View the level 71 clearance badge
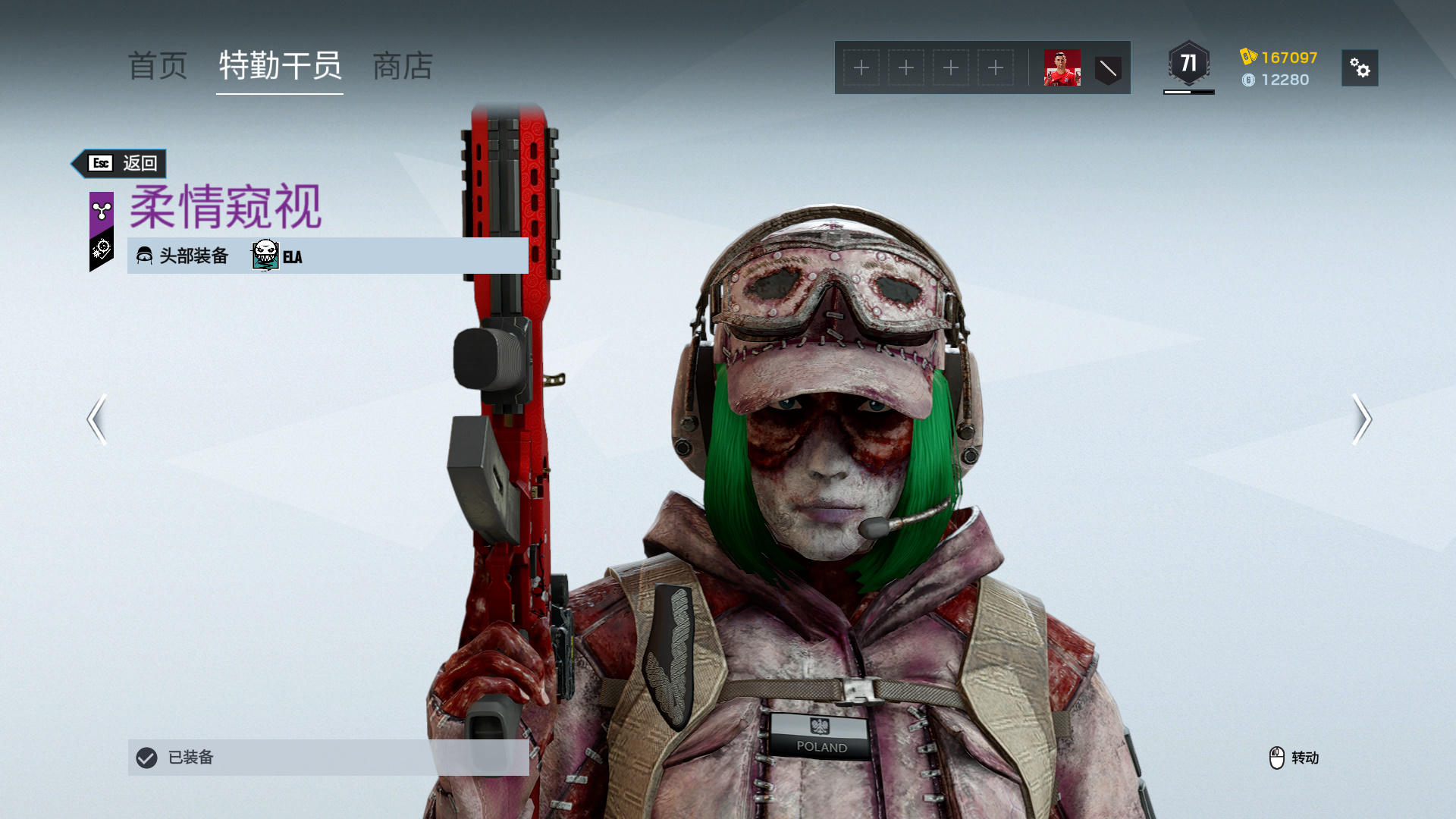Image resolution: width=1456 pixels, height=819 pixels. (1188, 64)
